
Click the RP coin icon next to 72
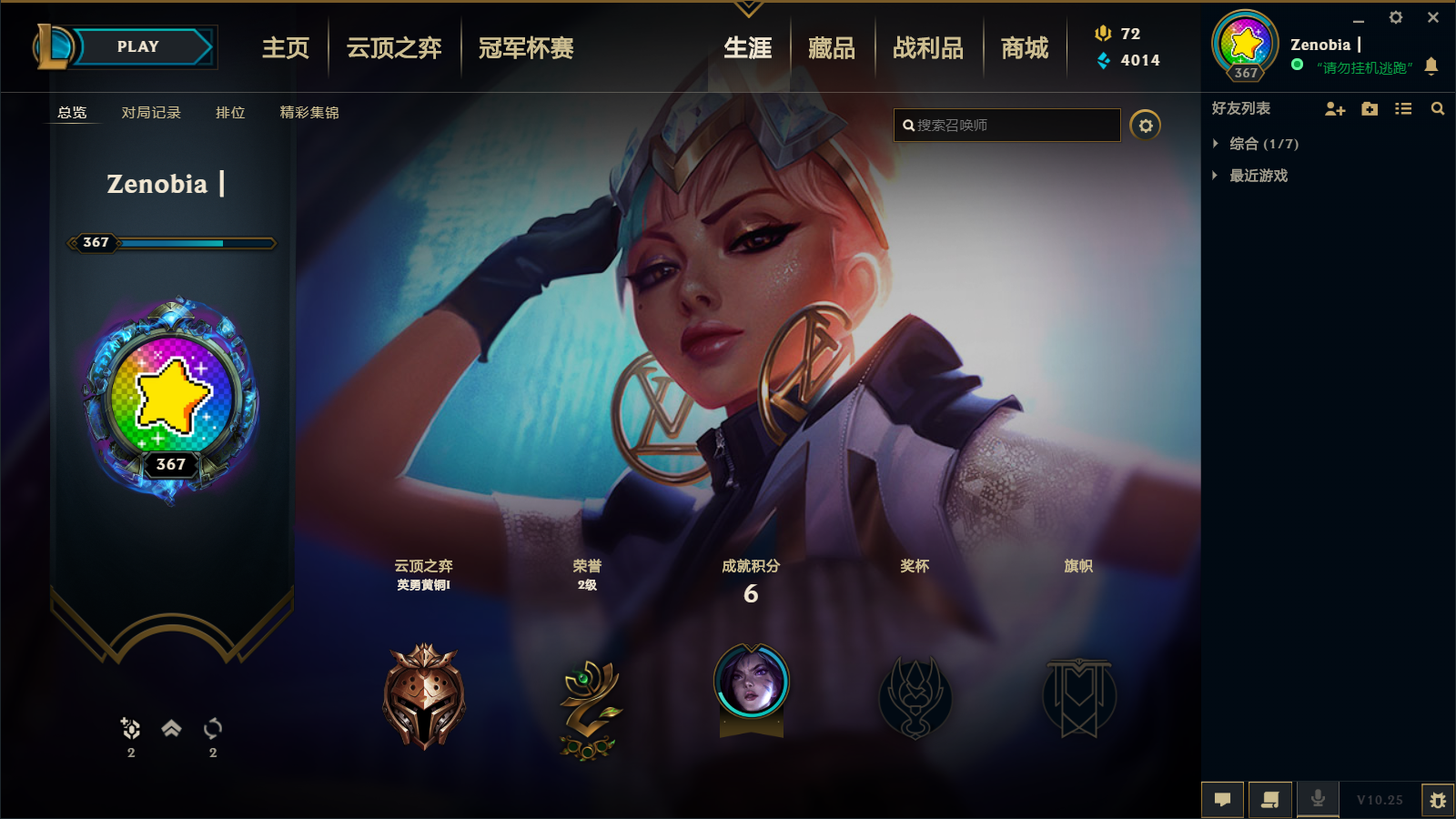(1104, 34)
